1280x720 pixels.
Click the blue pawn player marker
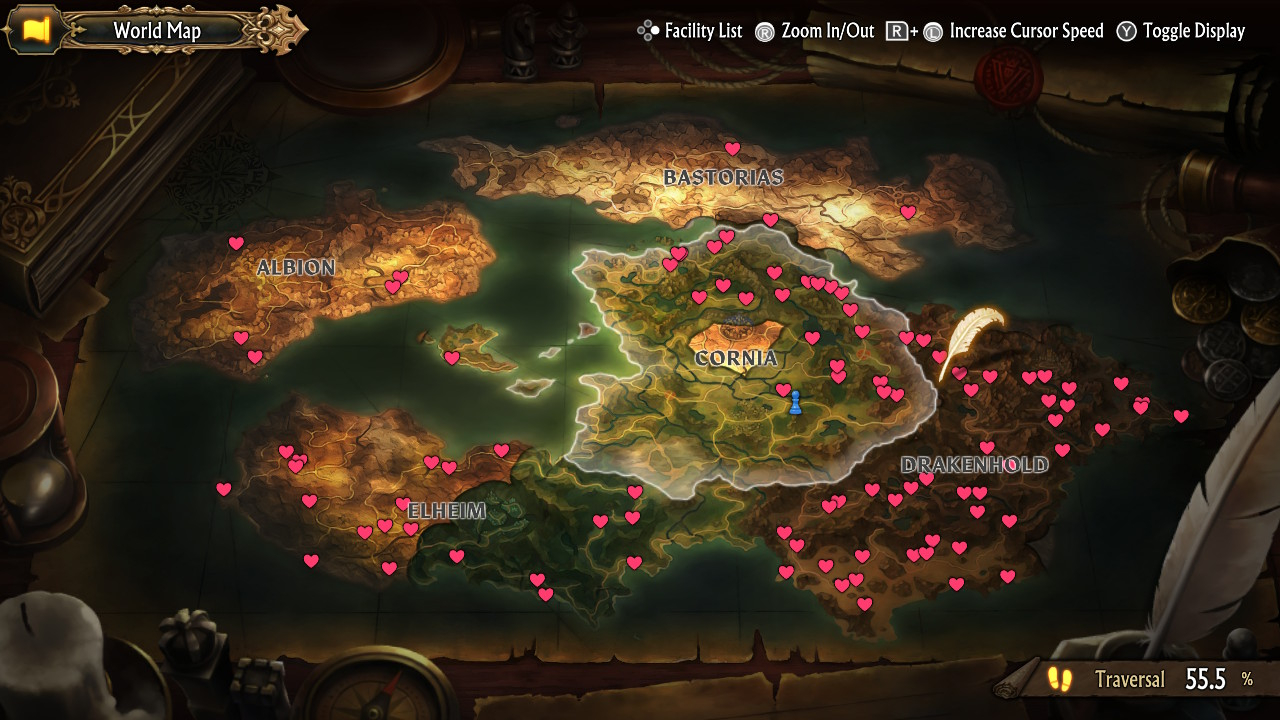pyautogui.click(x=795, y=403)
